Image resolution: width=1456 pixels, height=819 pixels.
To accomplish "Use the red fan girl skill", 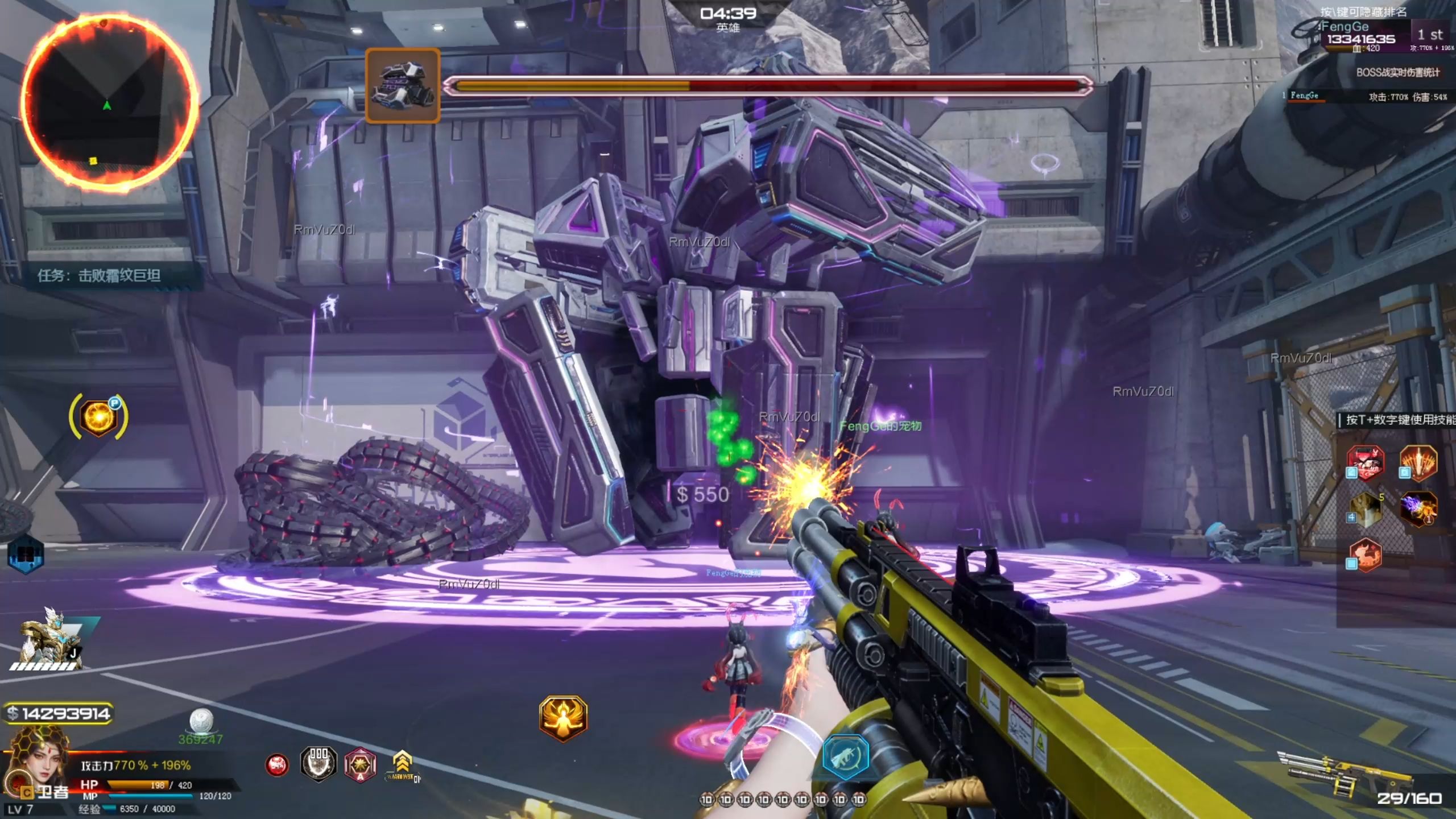I will [1366, 462].
